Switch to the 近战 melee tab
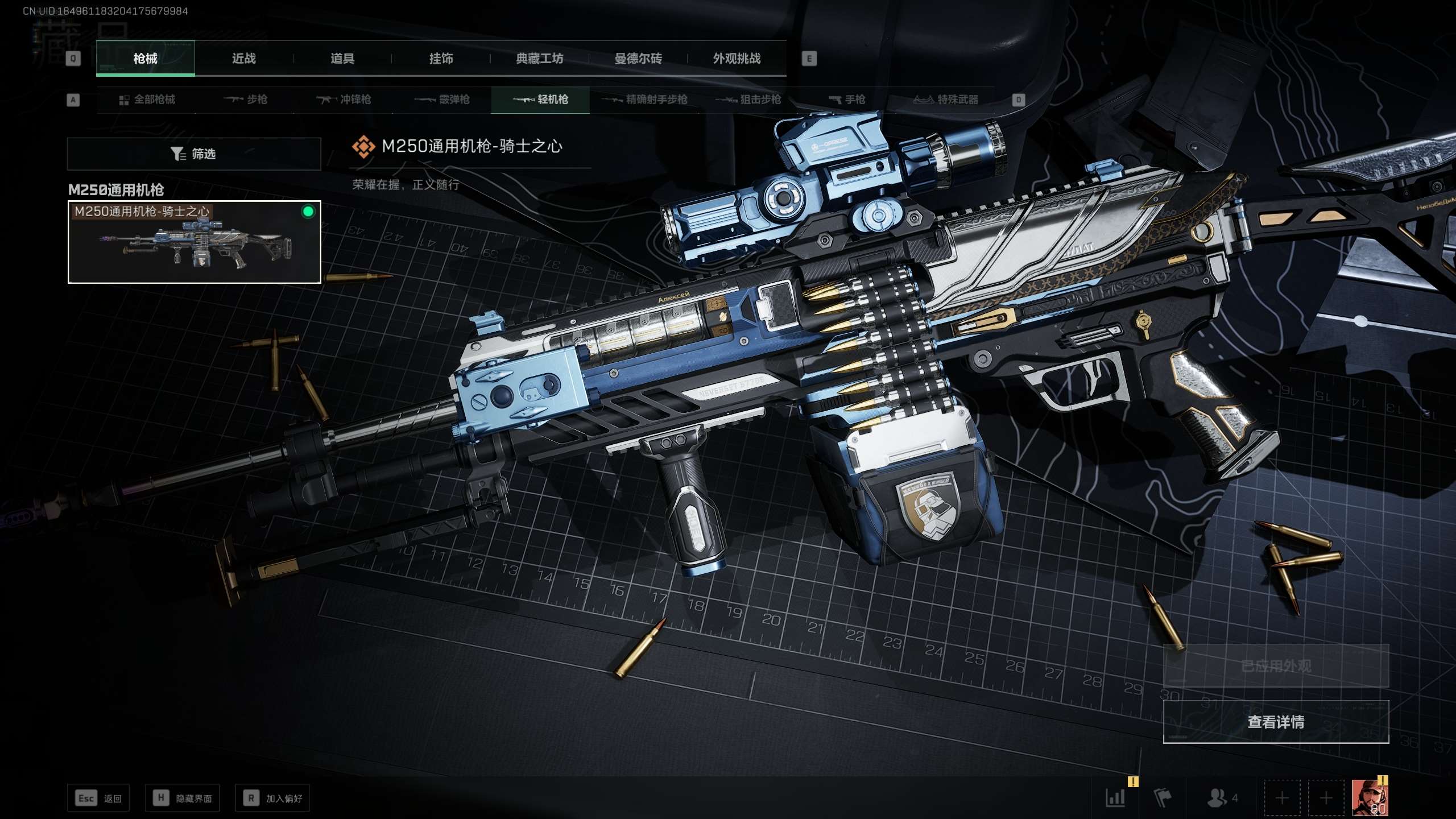 coord(243,59)
